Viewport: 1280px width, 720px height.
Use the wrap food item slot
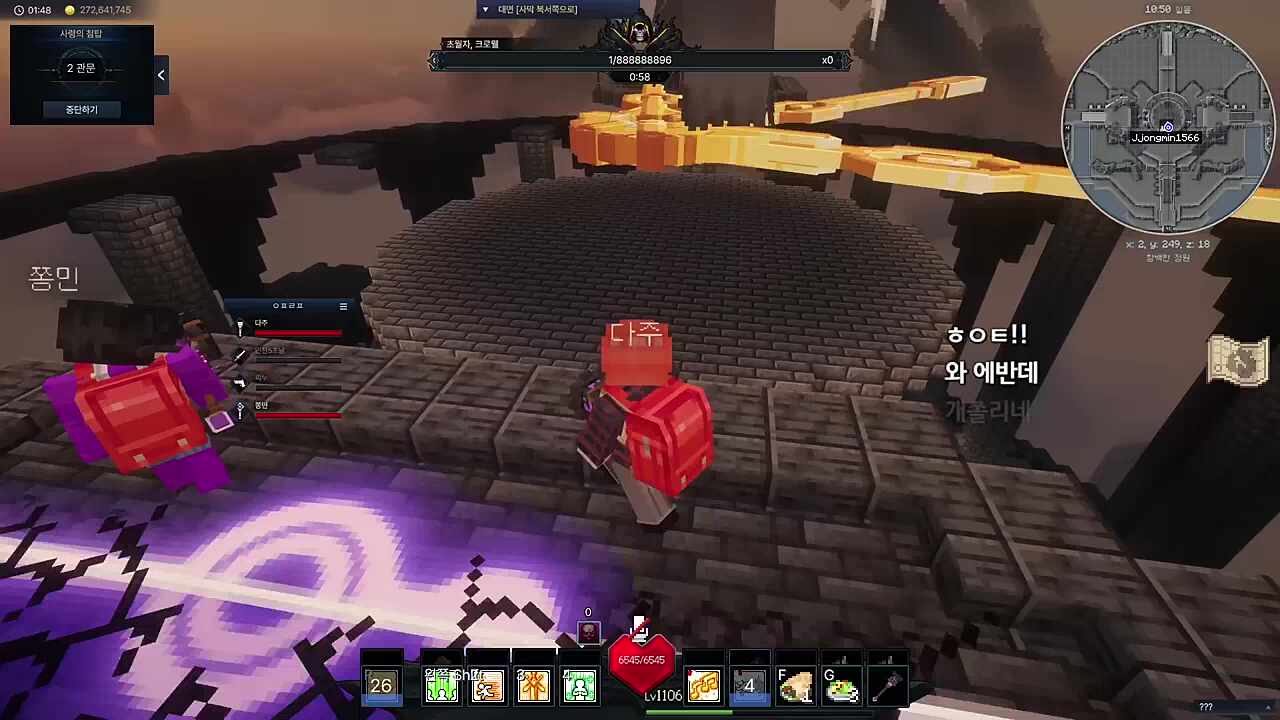(x=796, y=686)
